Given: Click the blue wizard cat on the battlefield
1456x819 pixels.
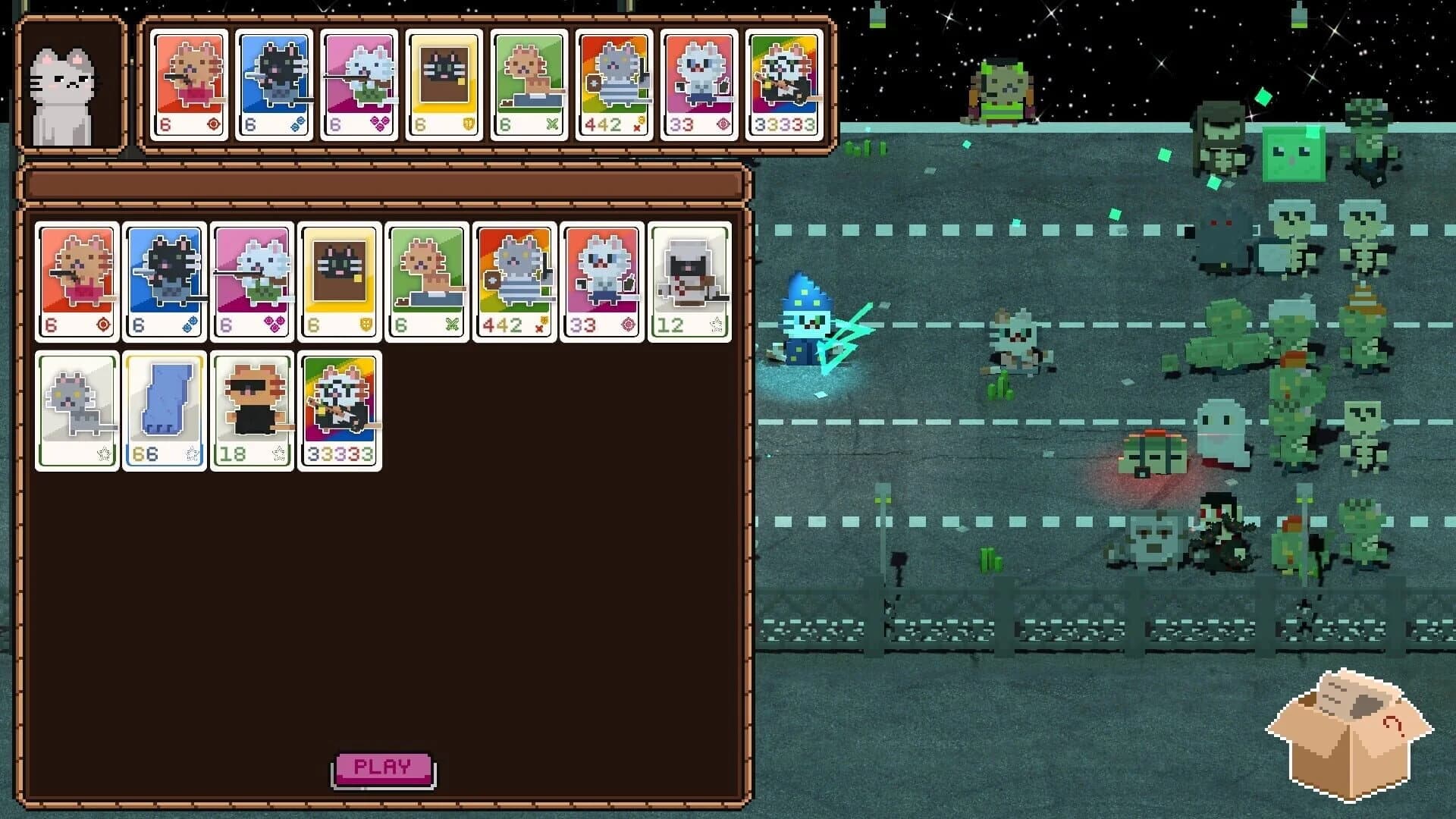Looking at the screenshot, I should (808, 326).
